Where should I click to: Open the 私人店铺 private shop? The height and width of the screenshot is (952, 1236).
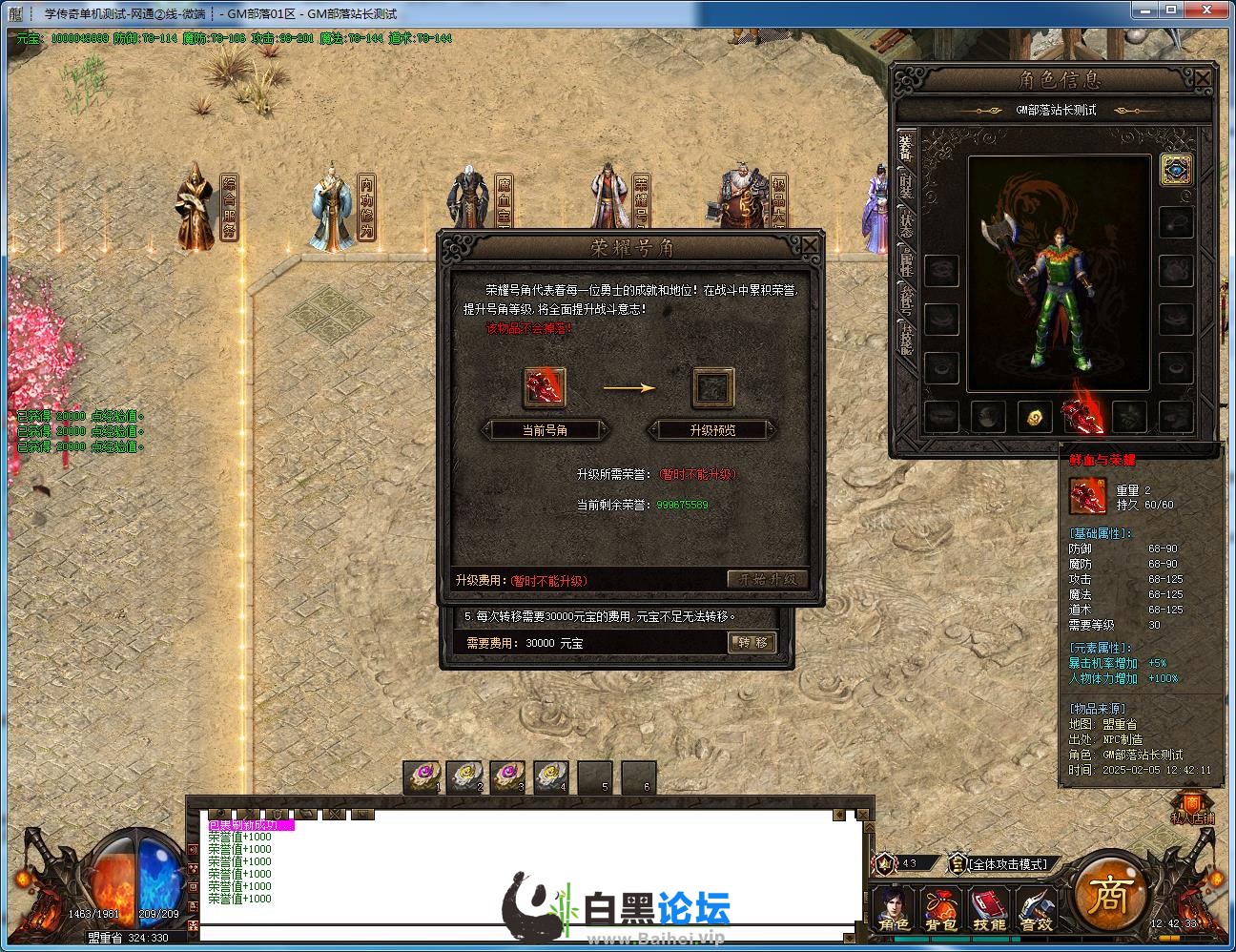[1192, 807]
